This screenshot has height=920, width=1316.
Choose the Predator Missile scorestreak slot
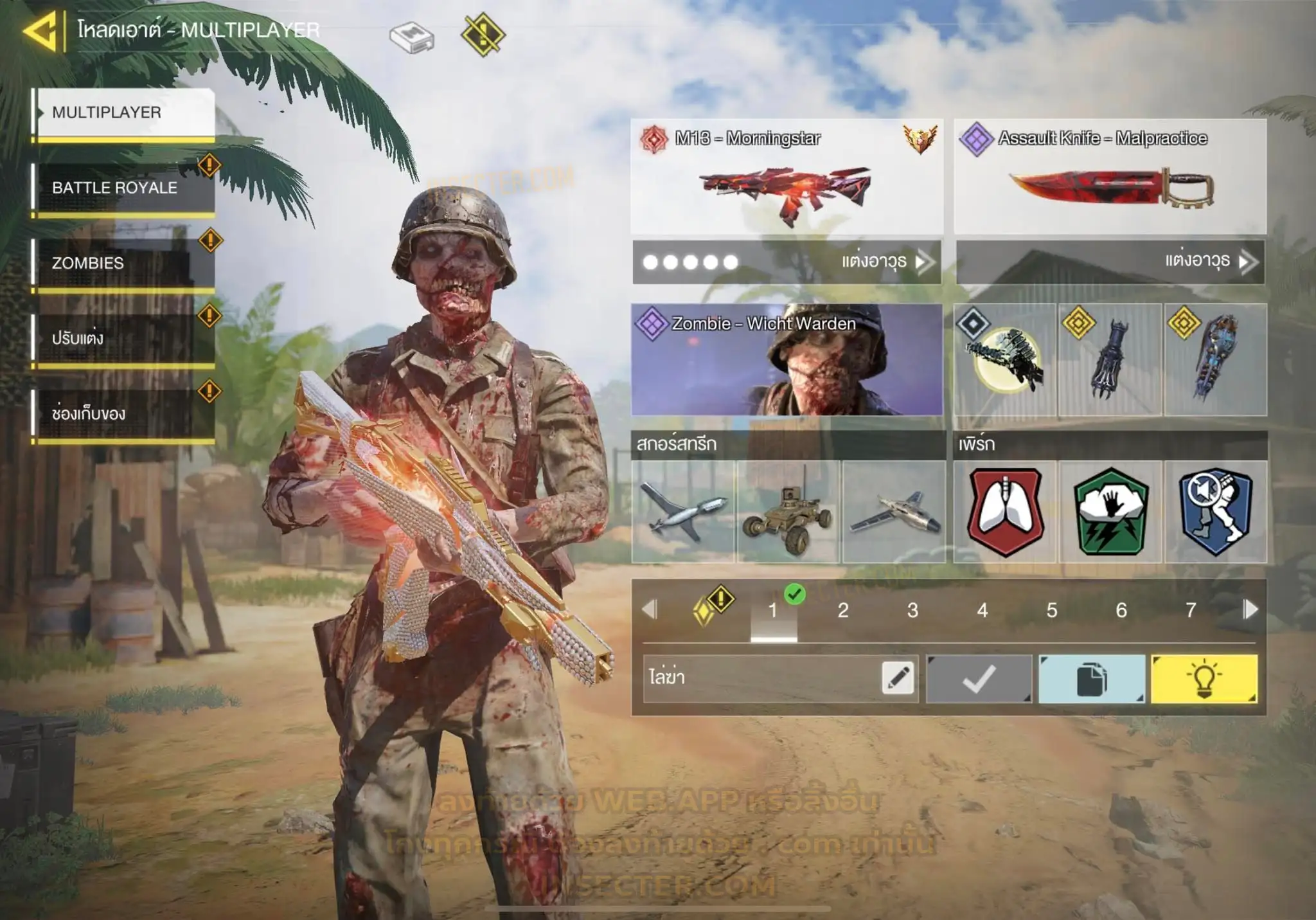point(683,512)
